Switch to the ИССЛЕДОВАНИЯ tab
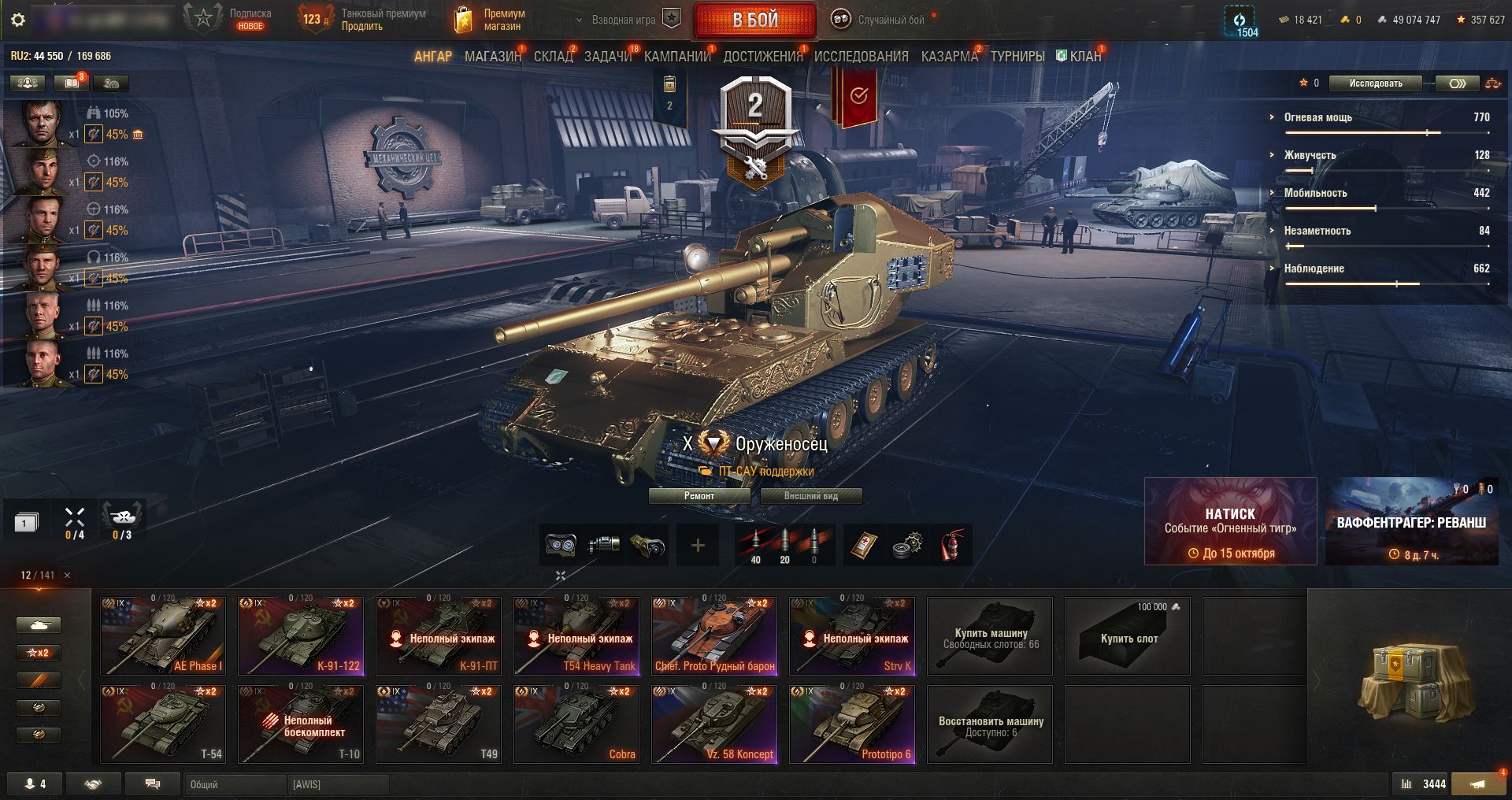 click(x=861, y=57)
